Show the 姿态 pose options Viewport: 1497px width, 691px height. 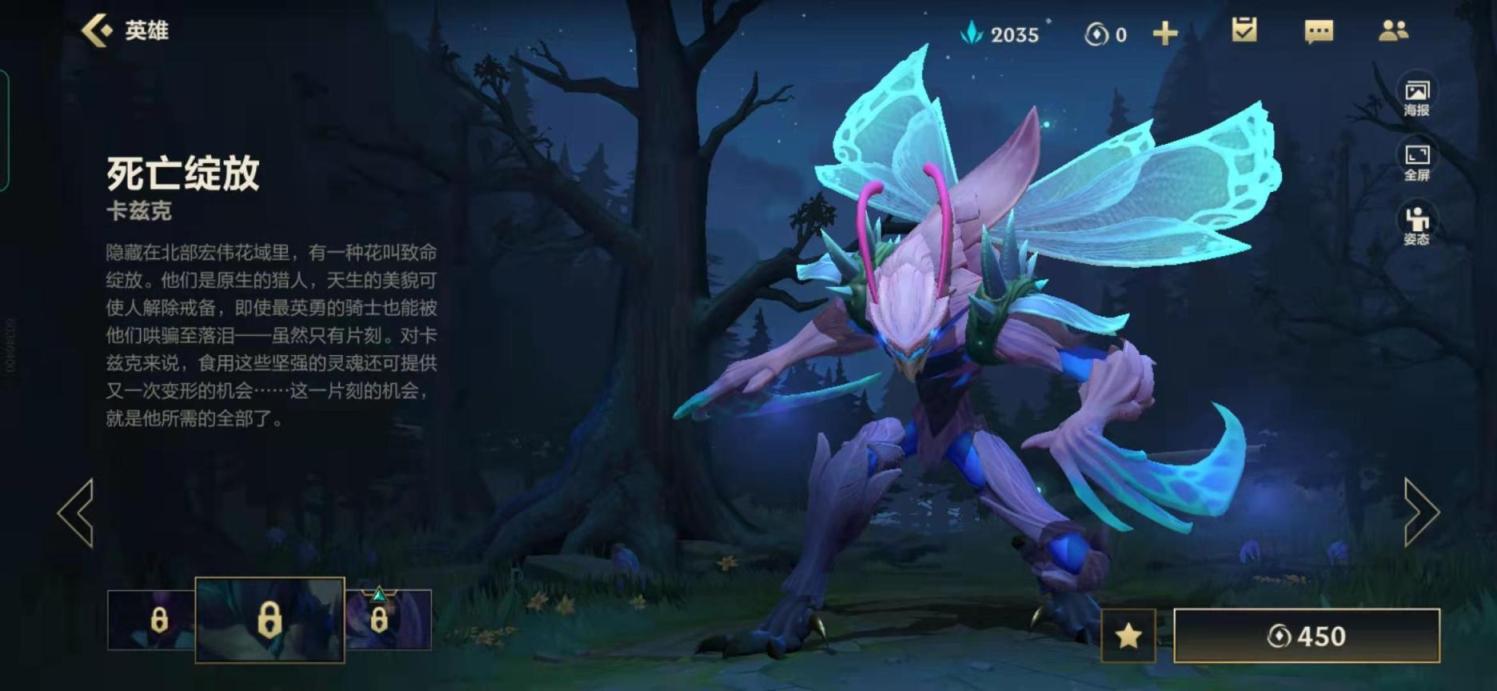tap(1416, 225)
